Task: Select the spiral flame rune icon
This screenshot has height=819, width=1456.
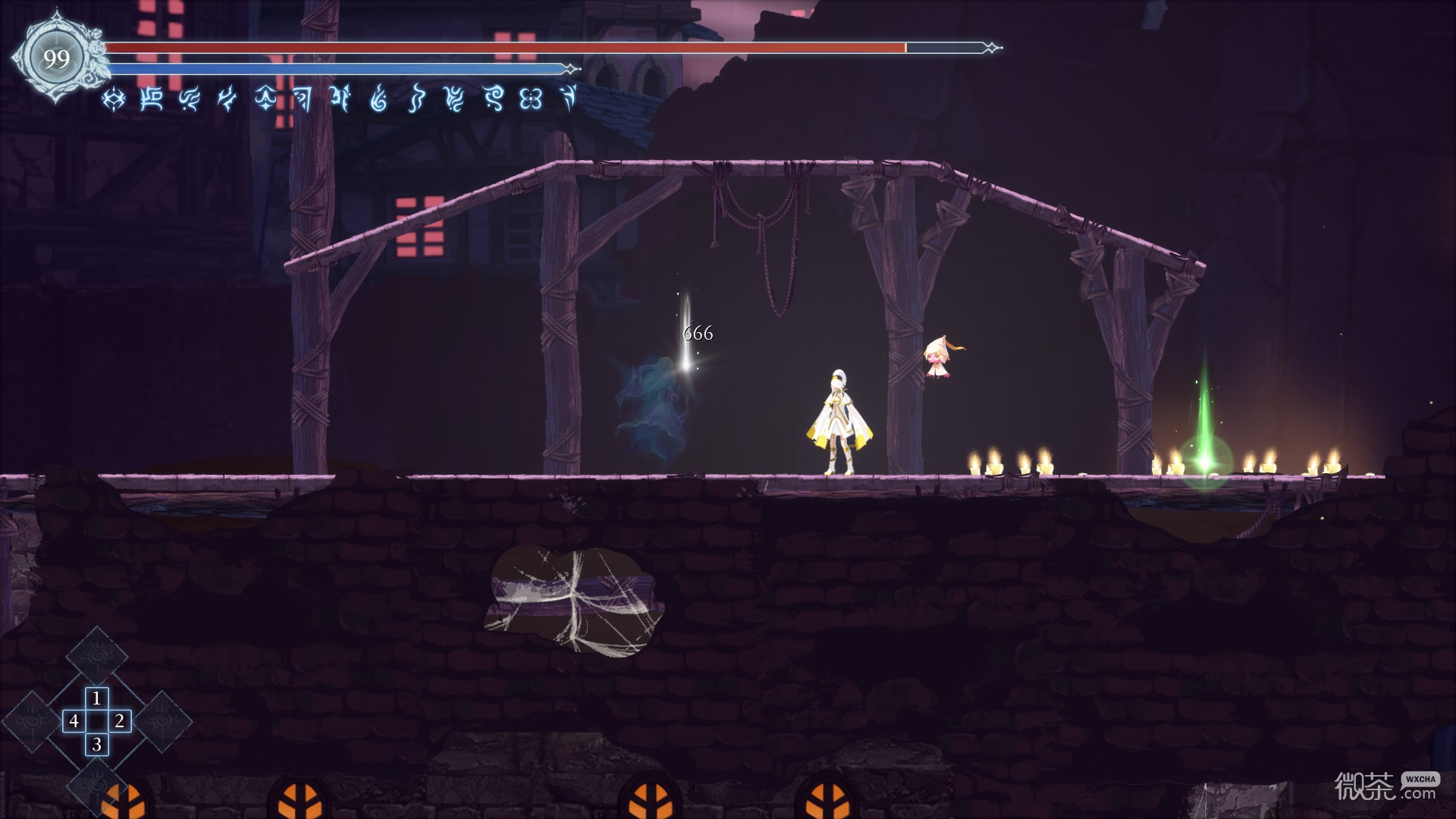Action: coord(378,99)
